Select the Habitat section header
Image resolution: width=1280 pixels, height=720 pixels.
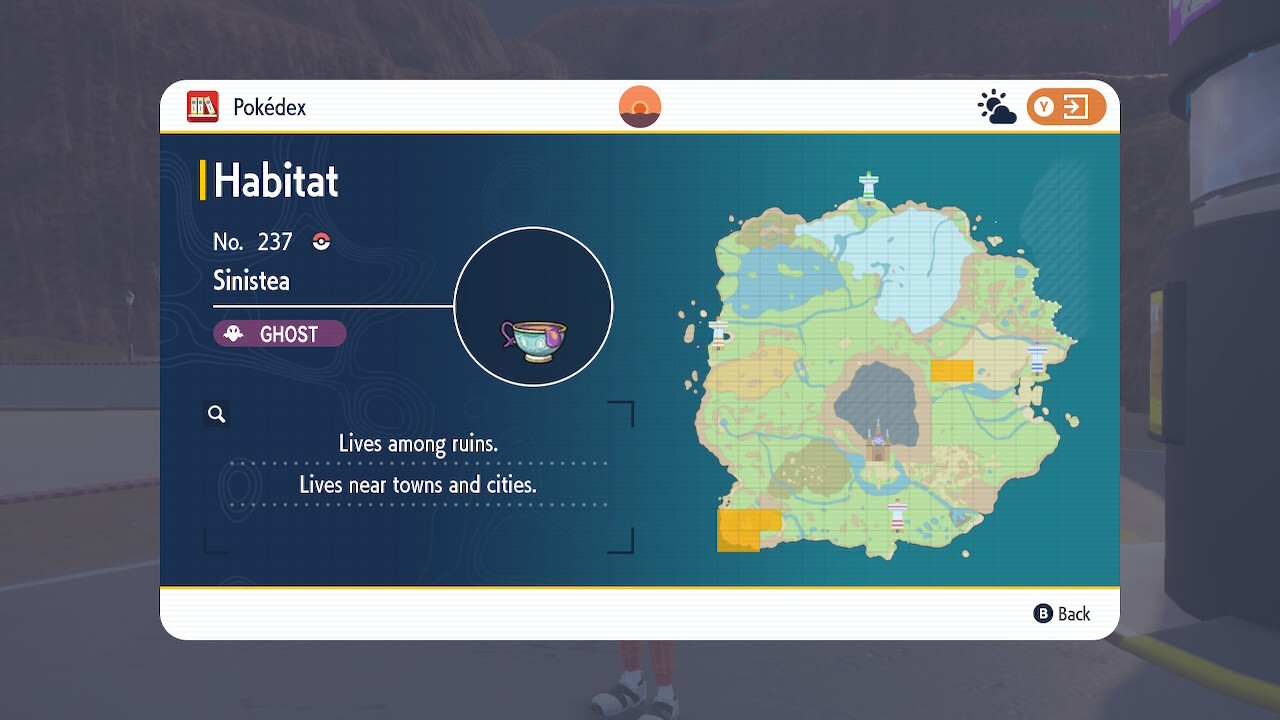coord(276,180)
